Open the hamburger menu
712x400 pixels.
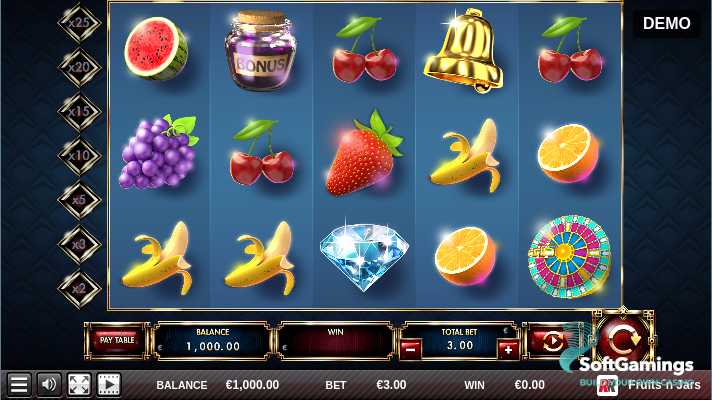[x=19, y=384]
